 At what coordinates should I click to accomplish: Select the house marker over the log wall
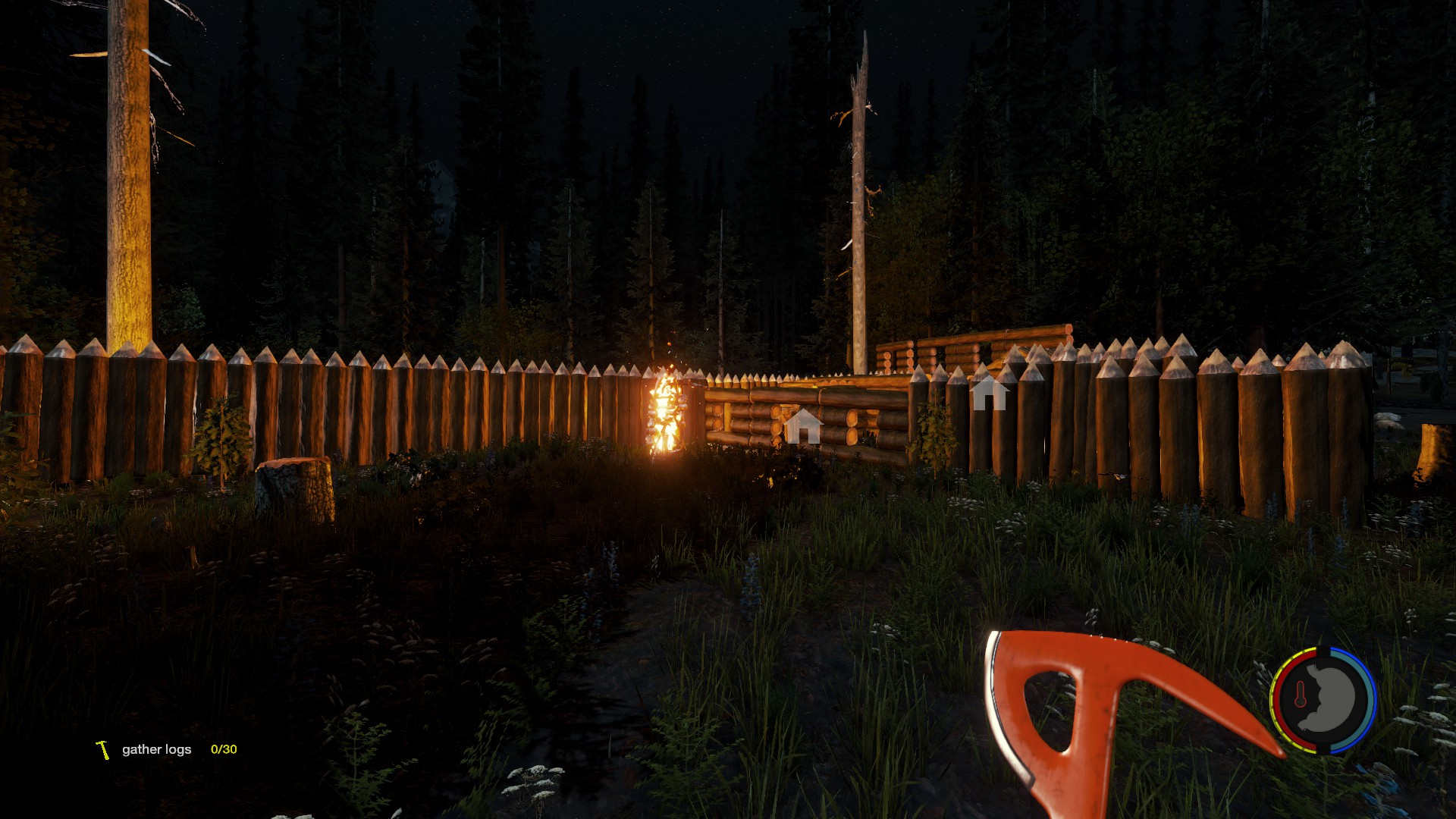pyautogui.click(x=802, y=426)
